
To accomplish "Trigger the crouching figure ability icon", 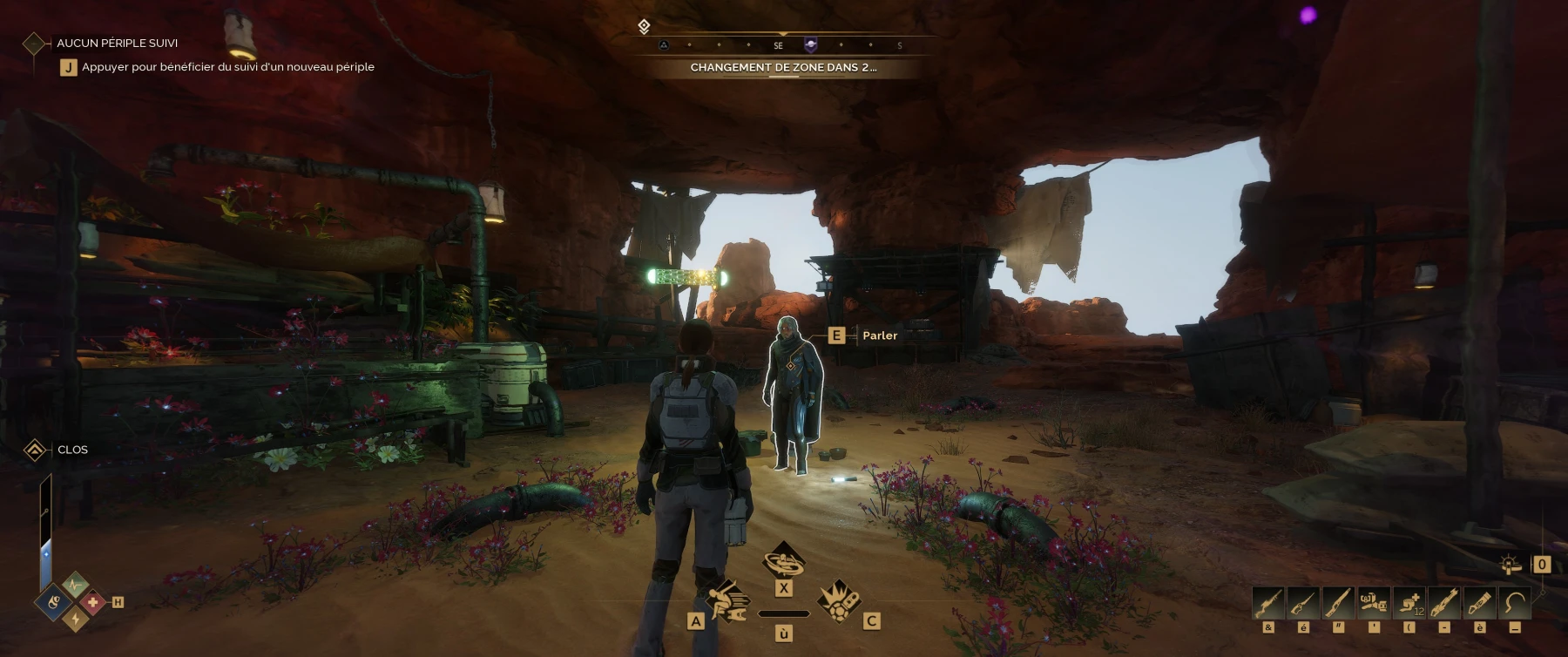I will click(x=728, y=599).
